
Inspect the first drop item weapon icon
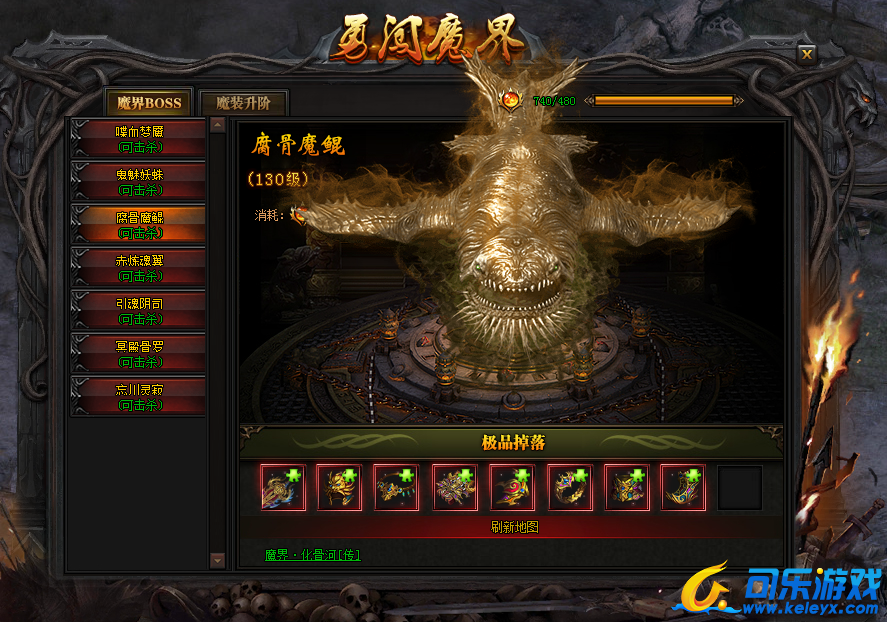point(283,488)
